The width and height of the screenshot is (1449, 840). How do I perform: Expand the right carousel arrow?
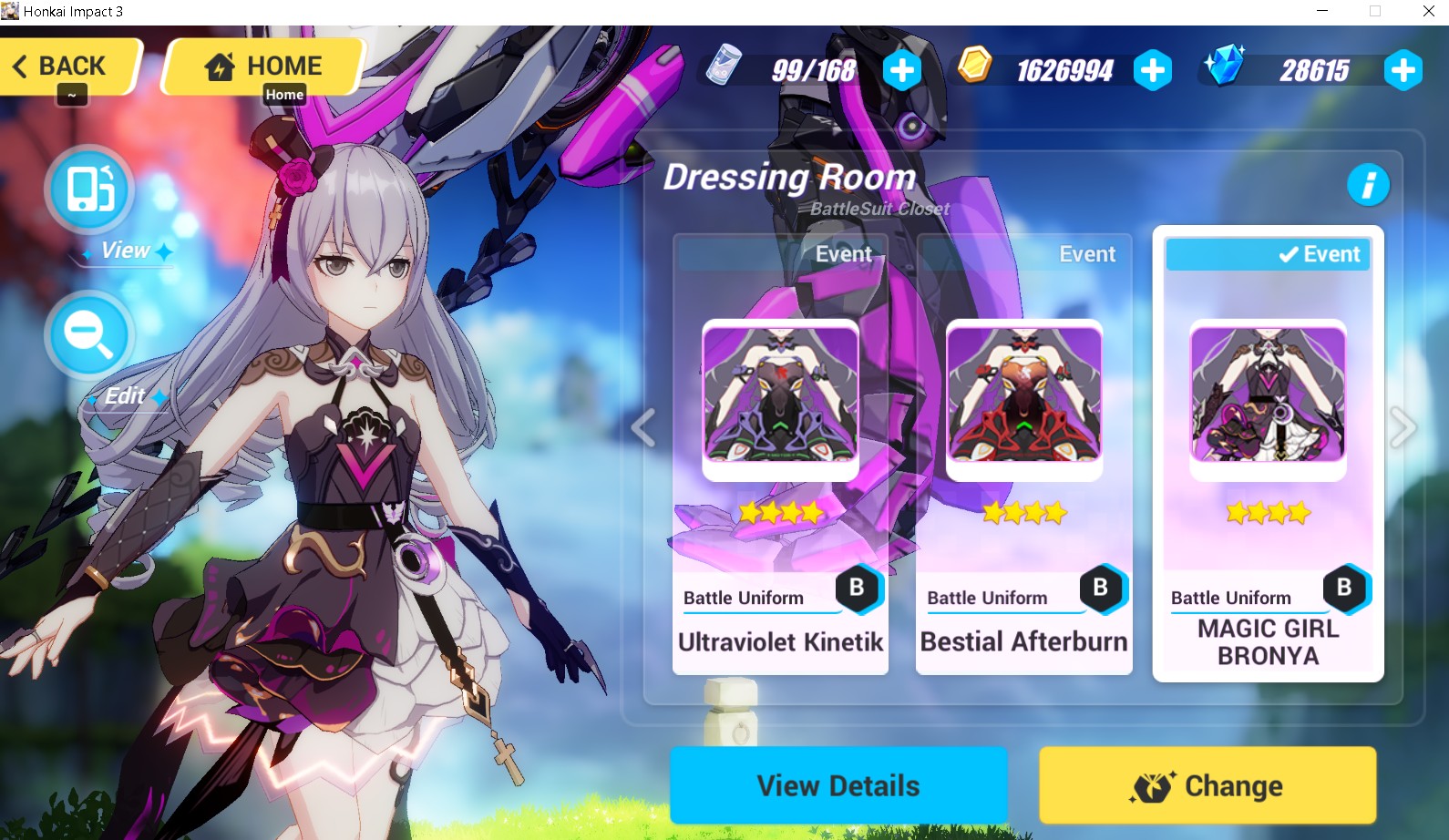click(x=1404, y=427)
